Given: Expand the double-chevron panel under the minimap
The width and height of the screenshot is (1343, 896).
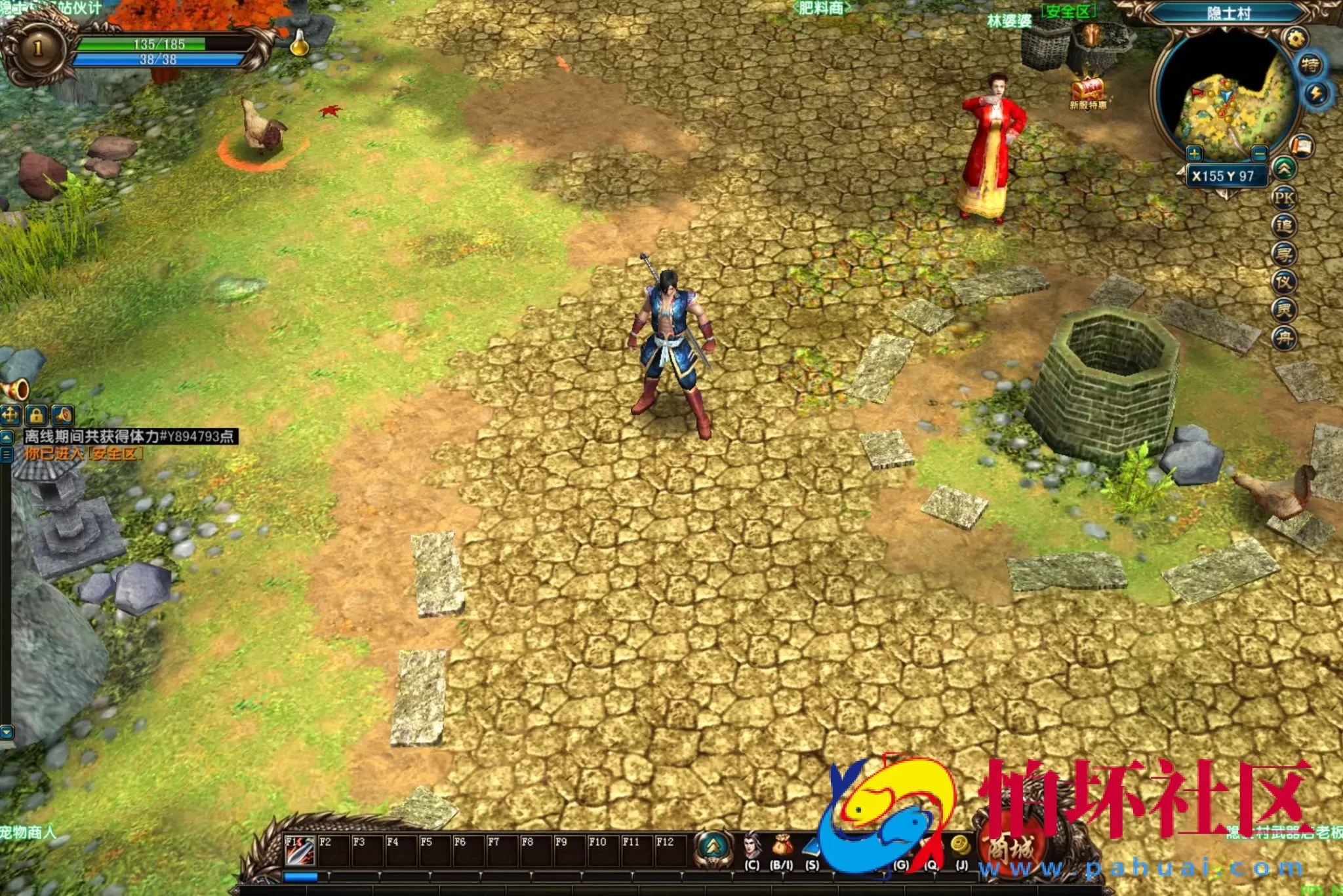Looking at the screenshot, I should 1284,169.
